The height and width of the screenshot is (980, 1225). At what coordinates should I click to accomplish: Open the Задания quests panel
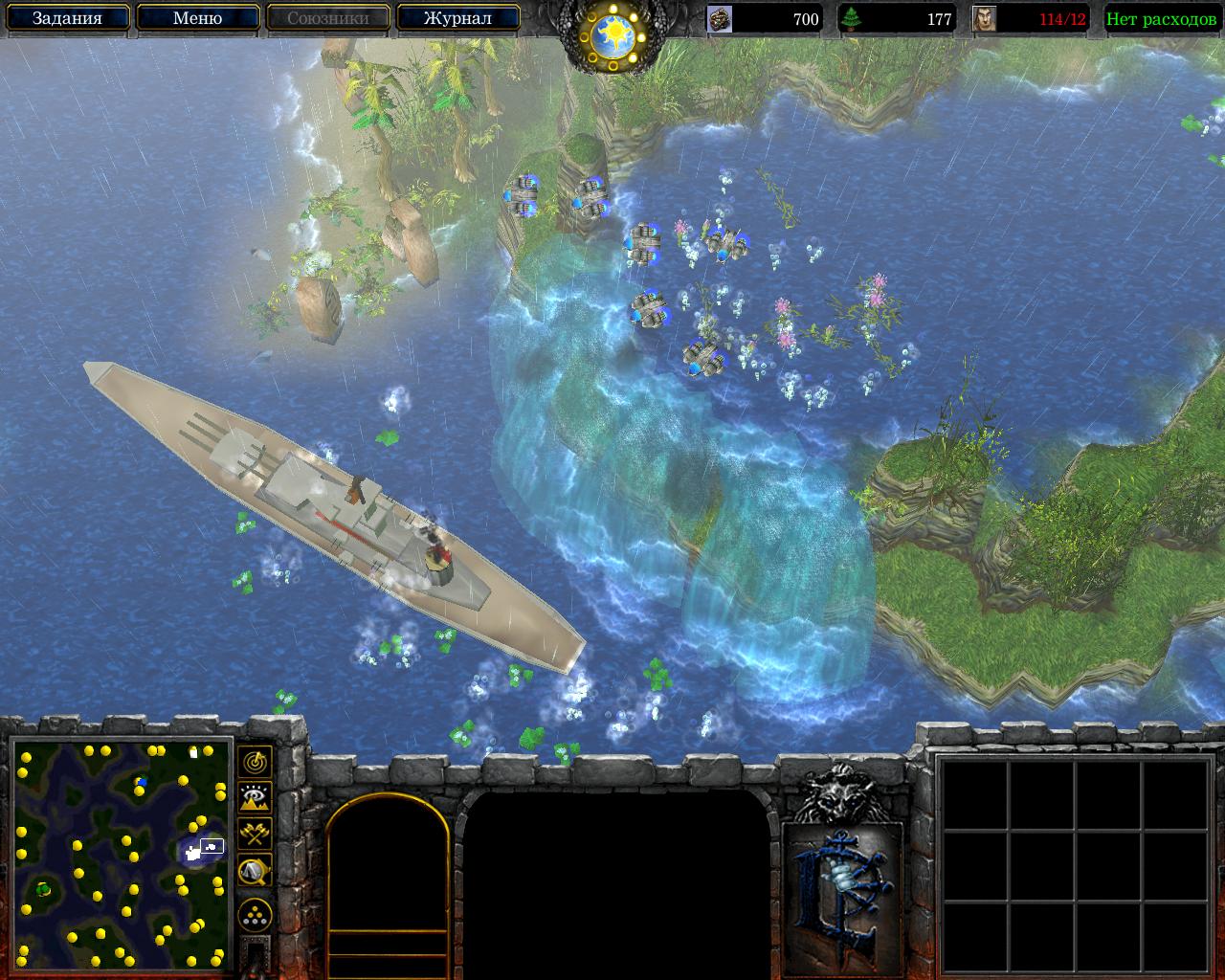click(x=67, y=18)
